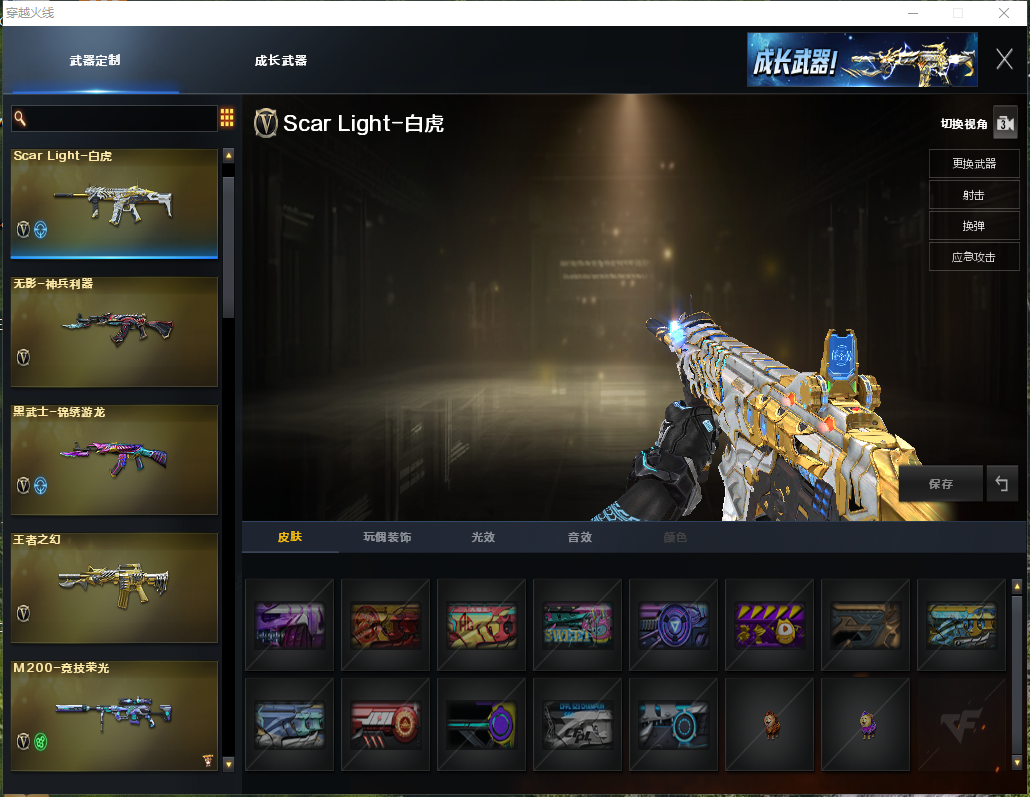Select the 黑武士-锦绣游龙 weapon entry

(114, 459)
